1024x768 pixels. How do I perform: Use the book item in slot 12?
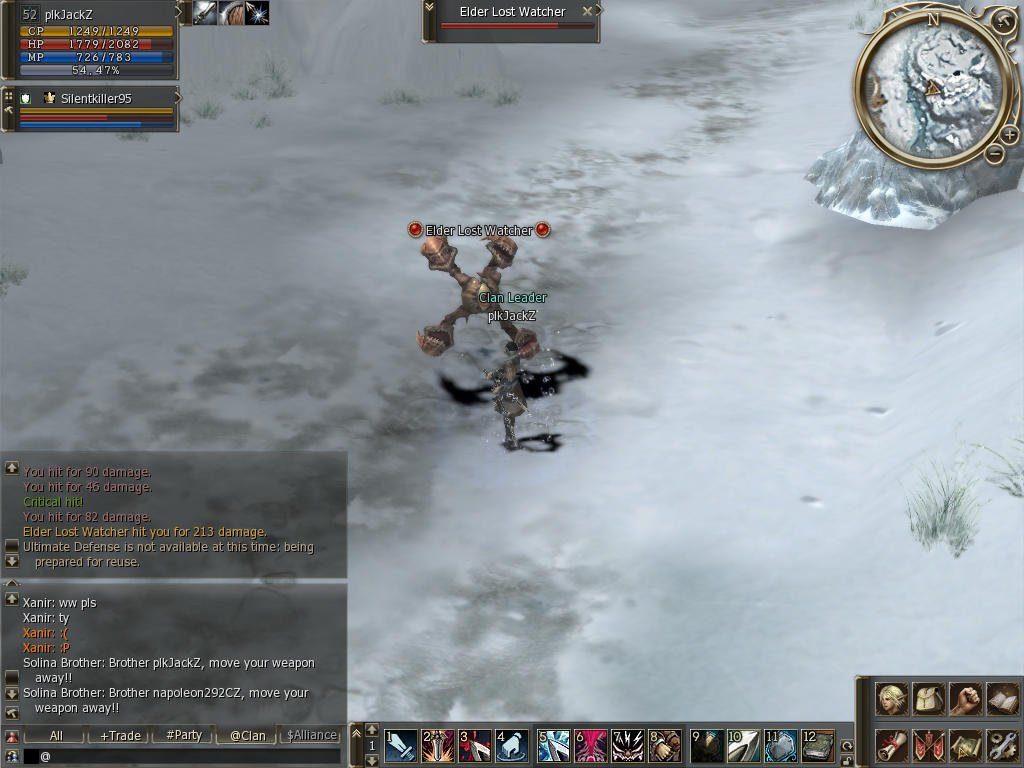click(818, 746)
